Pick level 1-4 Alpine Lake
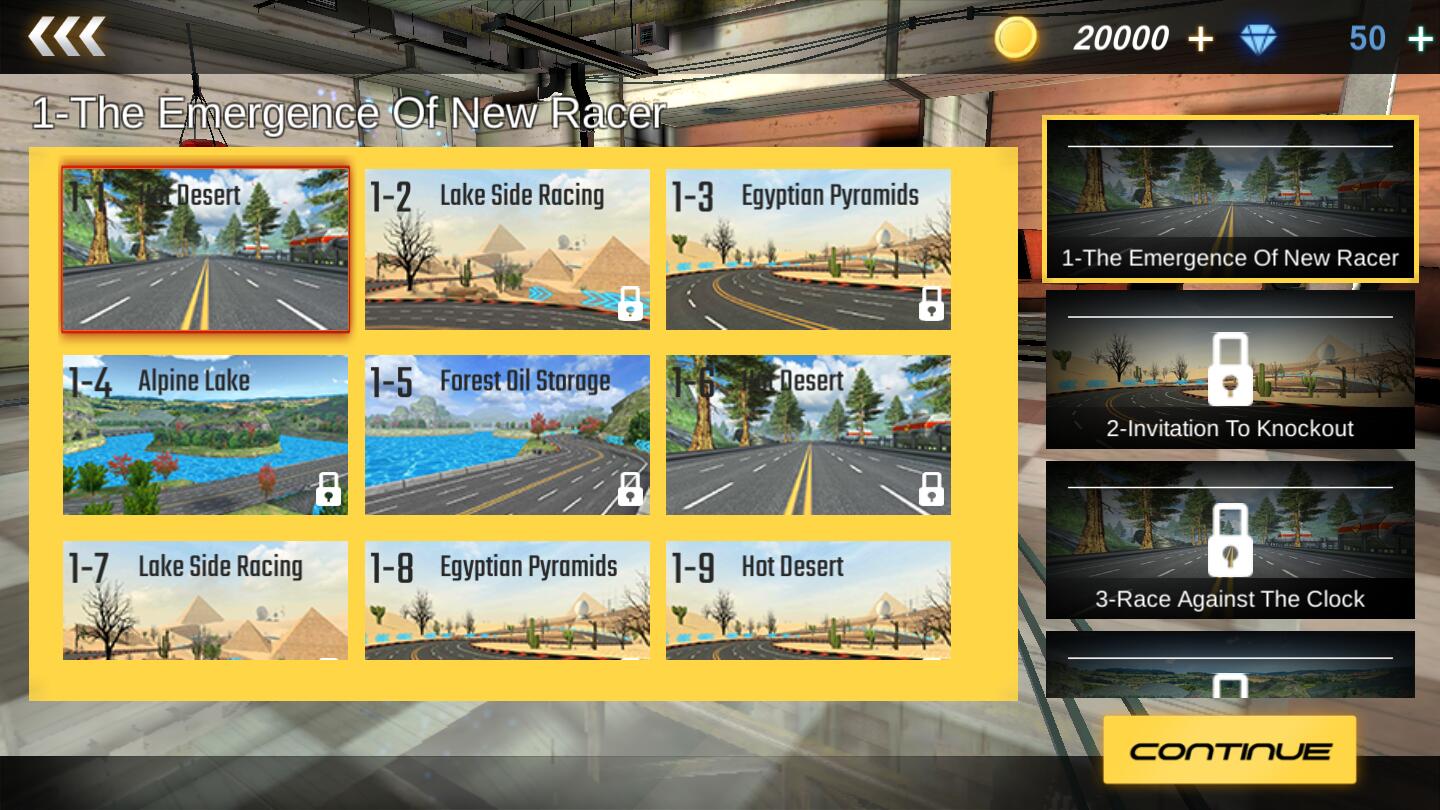1440x810 pixels. tap(206, 435)
